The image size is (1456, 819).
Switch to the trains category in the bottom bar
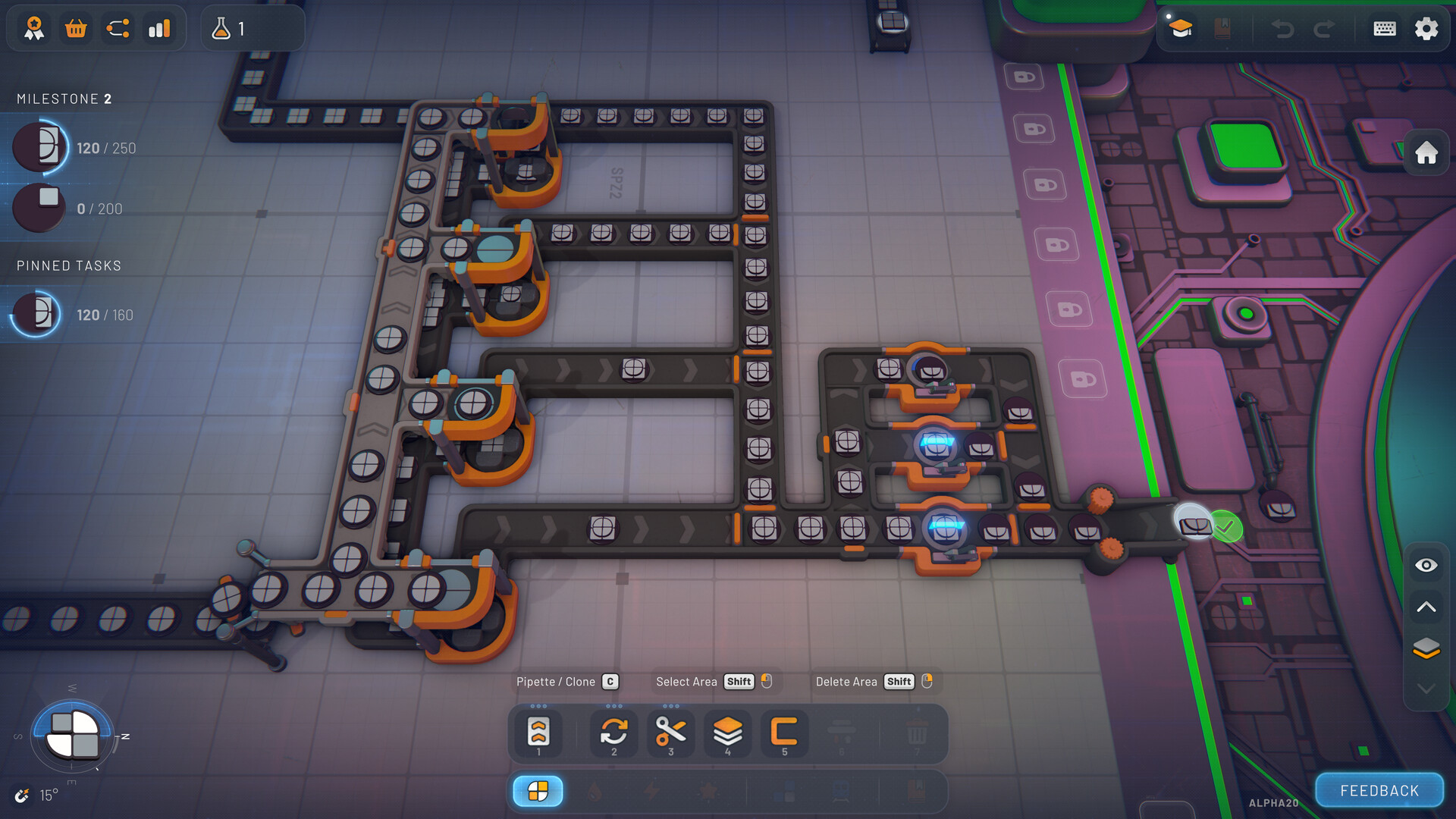tap(841, 791)
